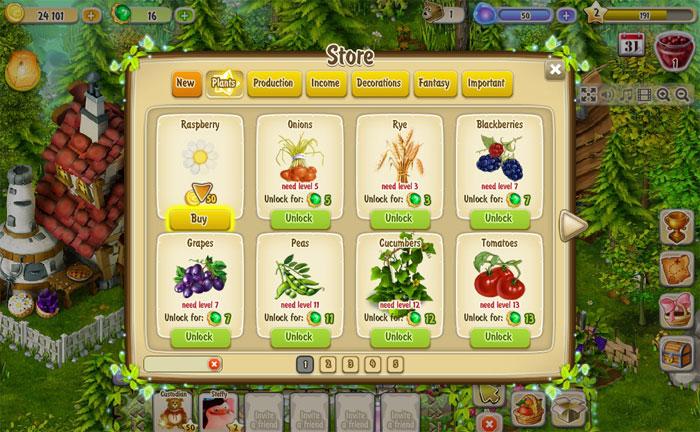
Task: Add more gold coins with plus button
Action: [91, 16]
